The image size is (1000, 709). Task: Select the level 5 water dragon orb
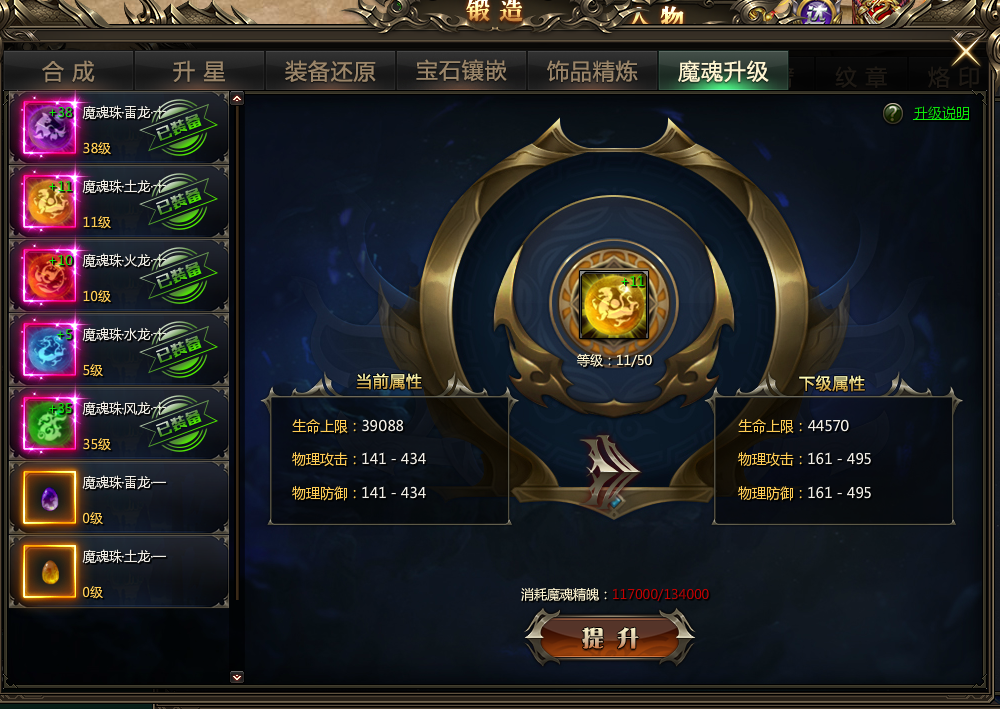119,350
